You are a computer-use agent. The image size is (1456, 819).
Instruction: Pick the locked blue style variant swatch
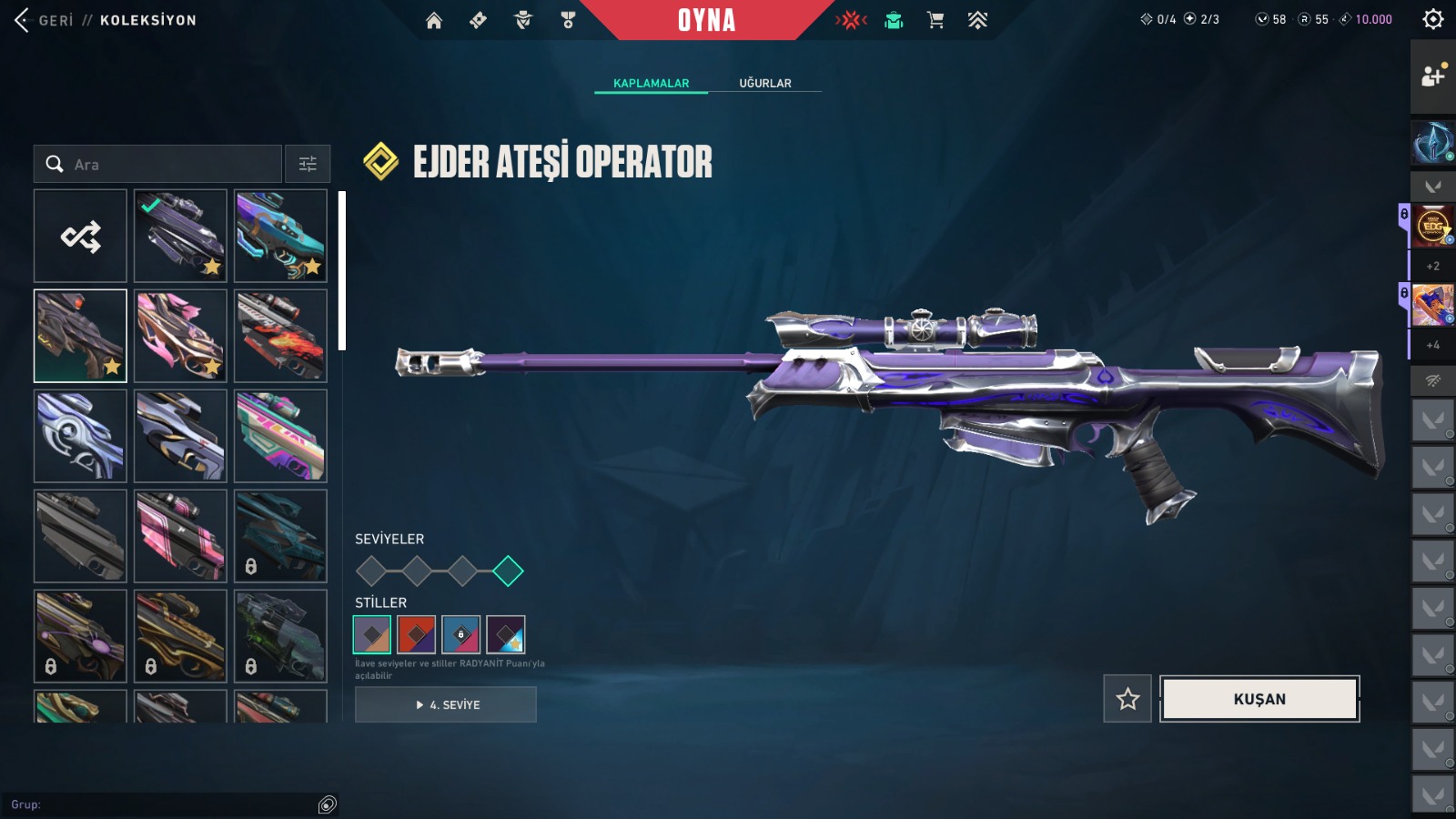click(460, 634)
